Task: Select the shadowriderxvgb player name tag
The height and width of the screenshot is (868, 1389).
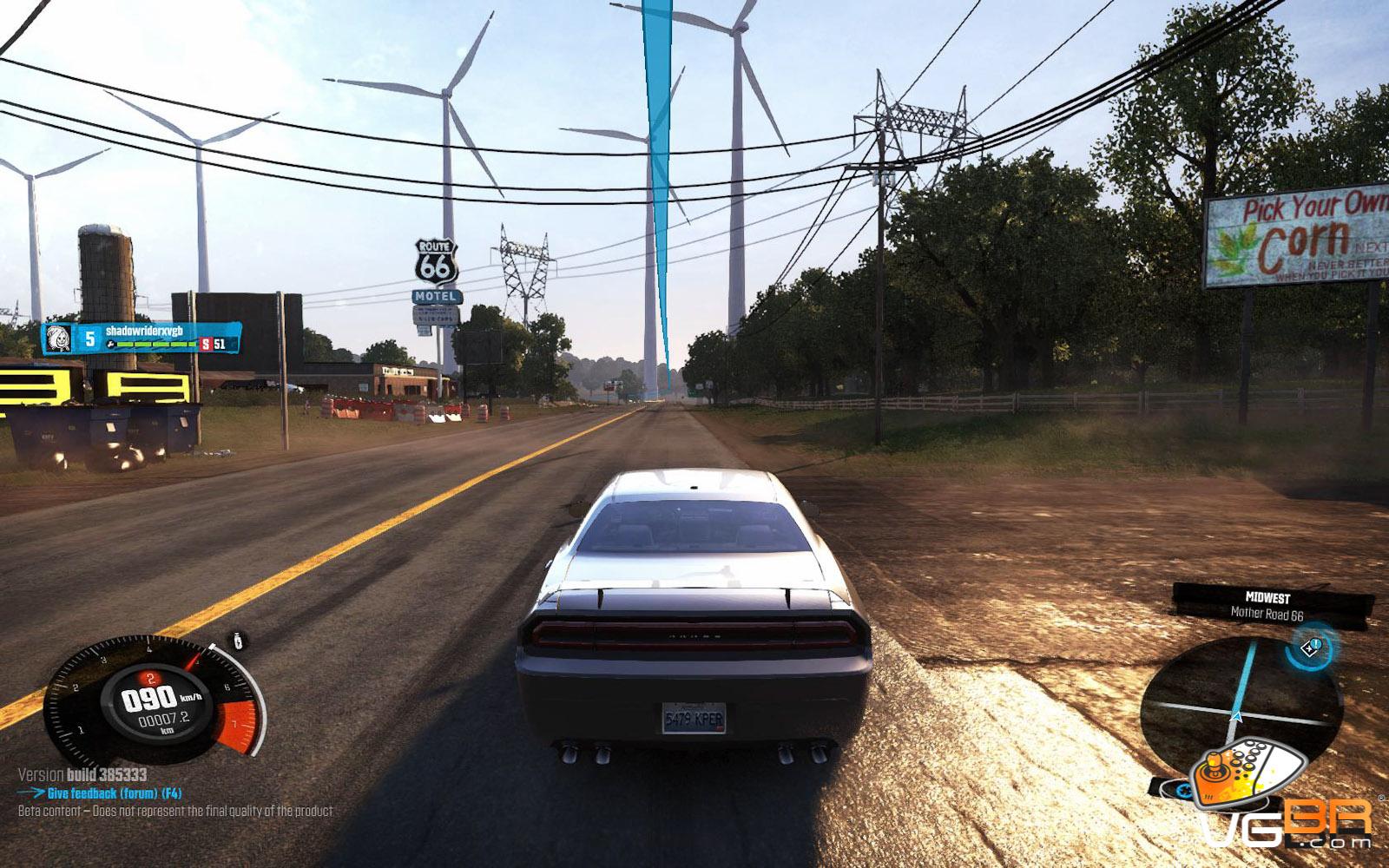Action: tap(144, 331)
